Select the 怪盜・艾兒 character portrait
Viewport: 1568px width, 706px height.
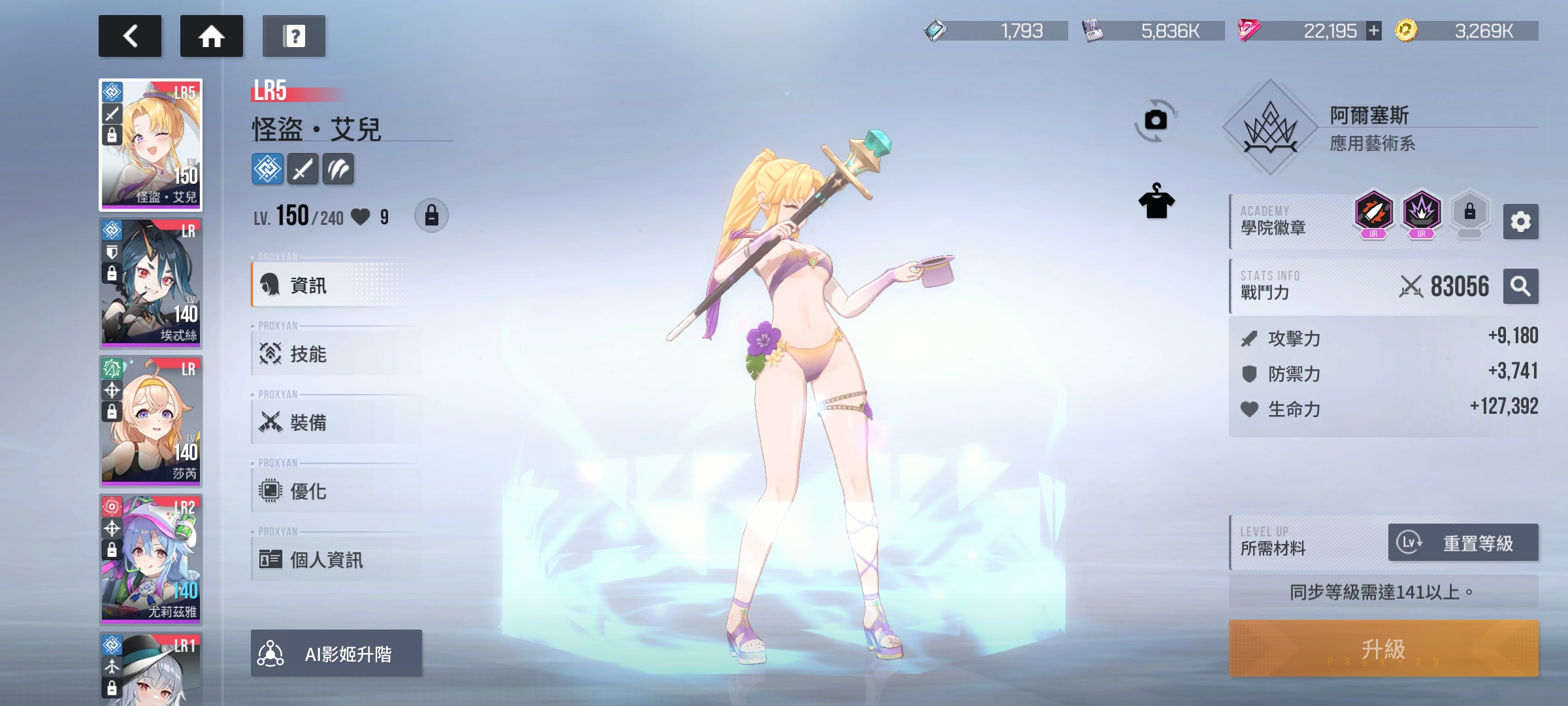[151, 145]
